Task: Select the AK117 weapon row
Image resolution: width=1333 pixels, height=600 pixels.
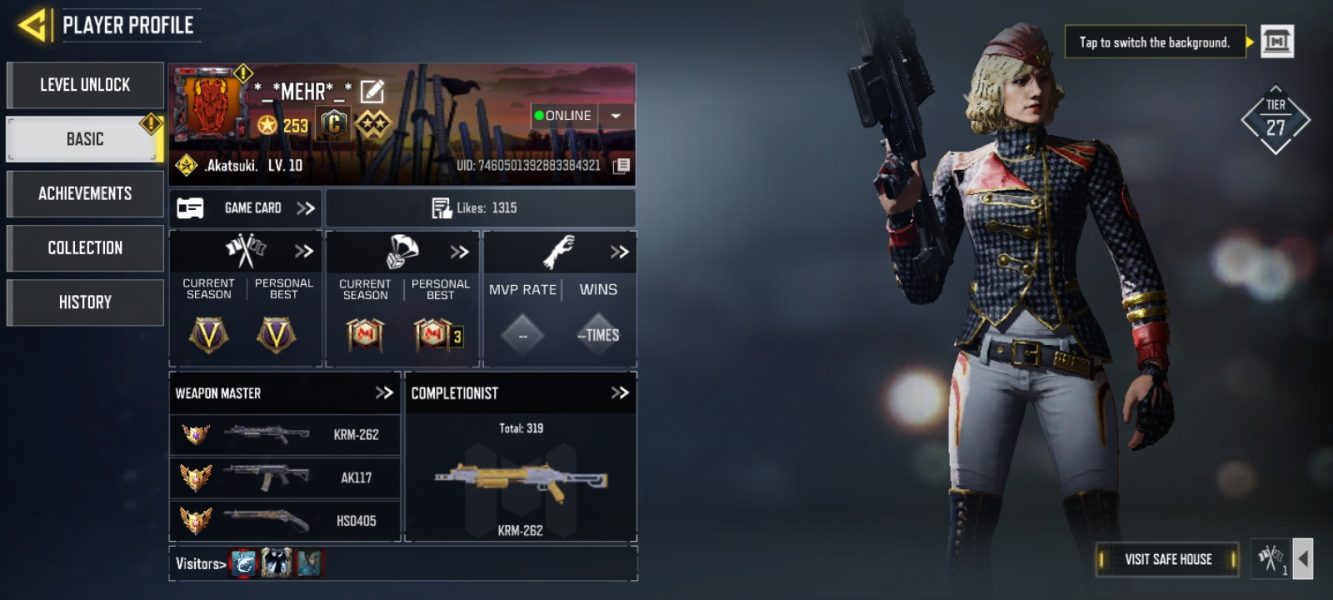Action: click(286, 478)
